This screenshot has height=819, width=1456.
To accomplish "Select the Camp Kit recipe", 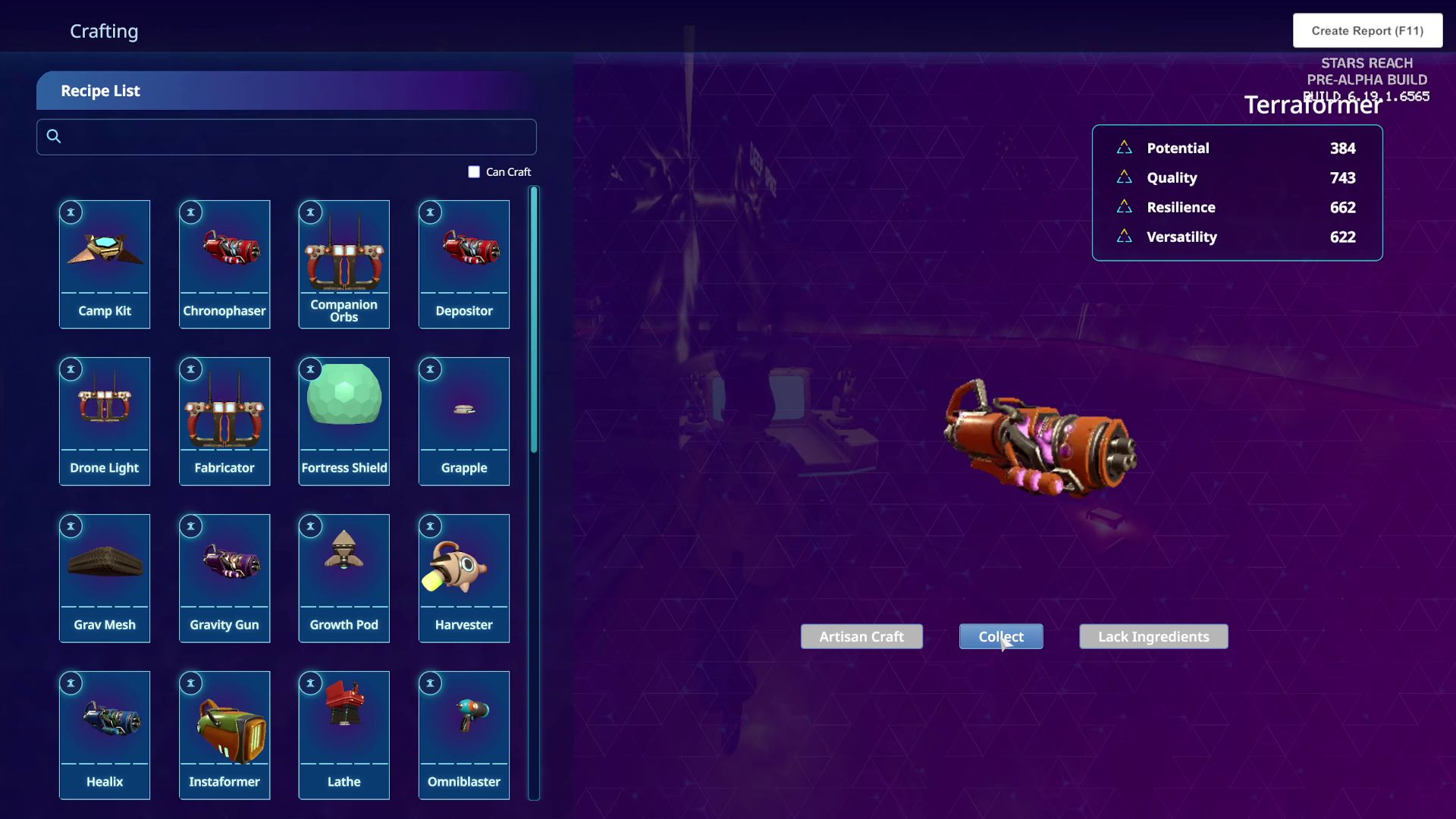I will point(105,264).
